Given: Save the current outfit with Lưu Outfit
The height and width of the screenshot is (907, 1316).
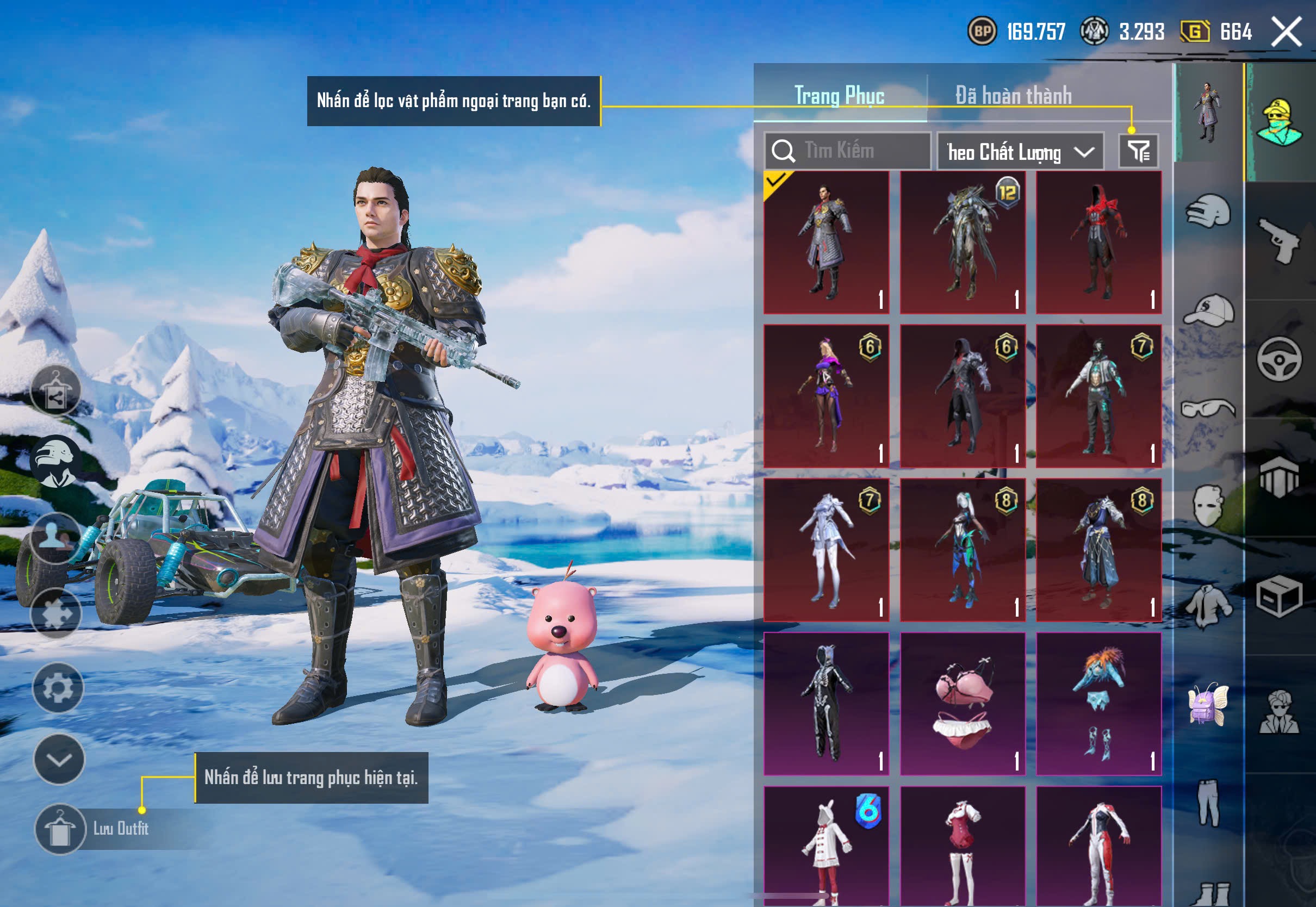Looking at the screenshot, I should (60, 829).
